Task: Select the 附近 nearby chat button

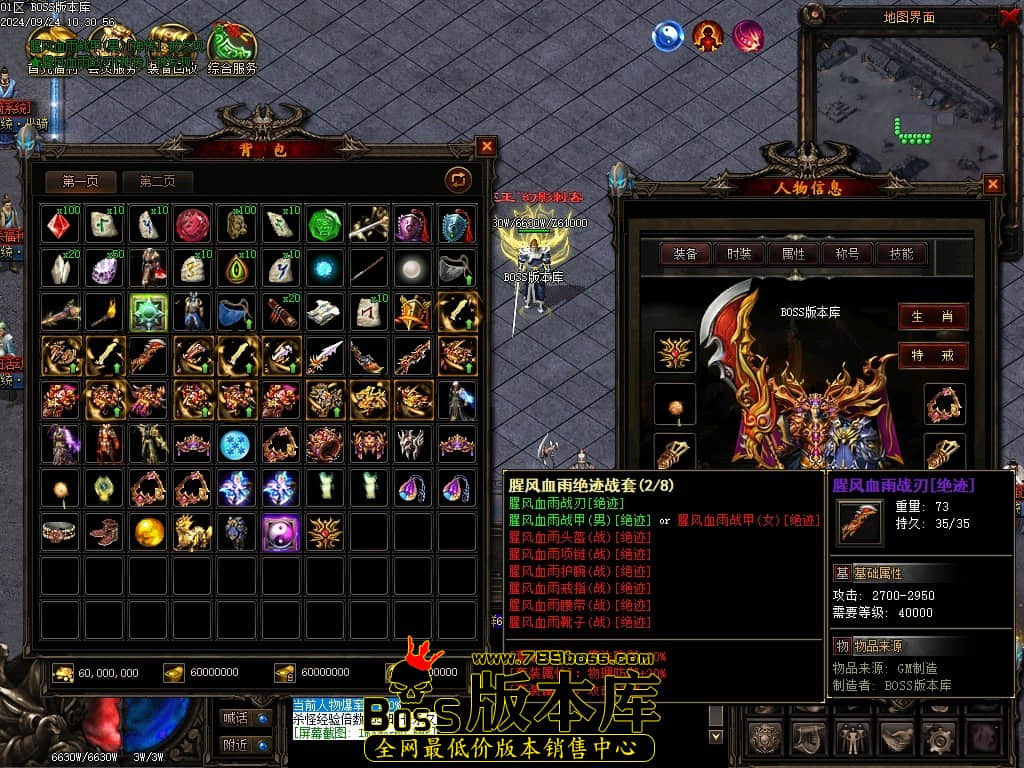Action: (245, 745)
